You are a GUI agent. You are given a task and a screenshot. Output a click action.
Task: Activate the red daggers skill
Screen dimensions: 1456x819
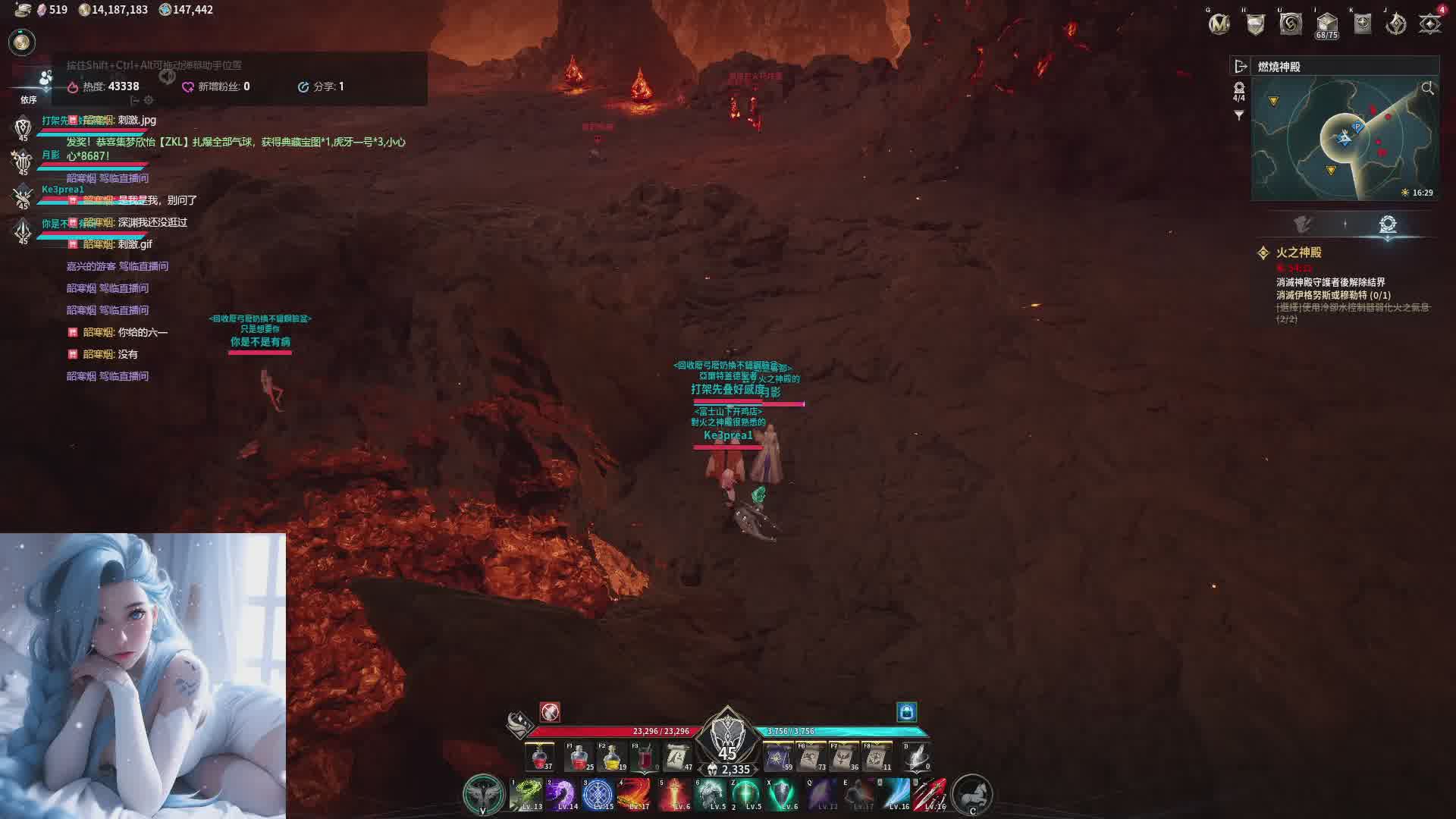(x=930, y=795)
